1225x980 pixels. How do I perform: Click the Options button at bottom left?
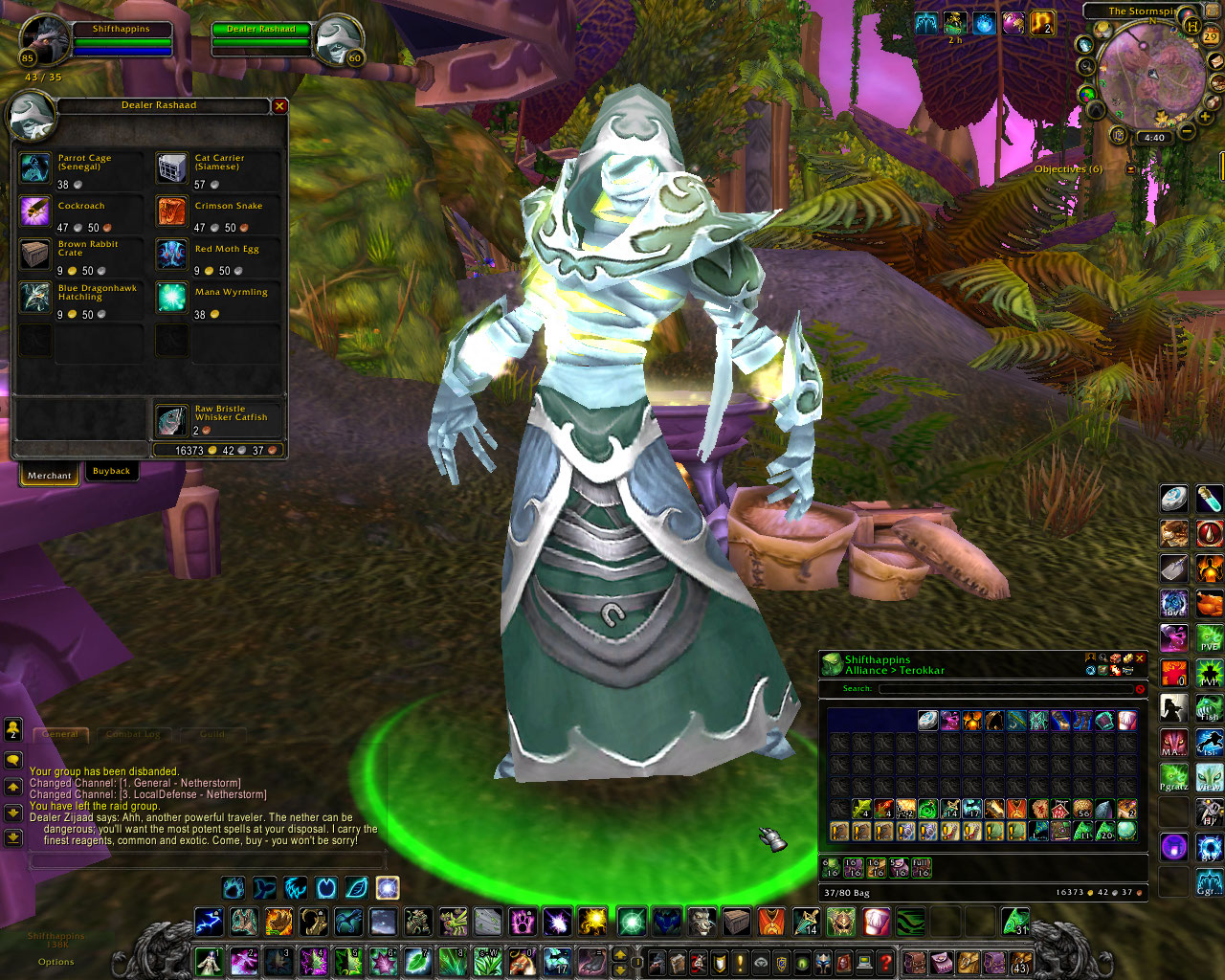coord(55,962)
